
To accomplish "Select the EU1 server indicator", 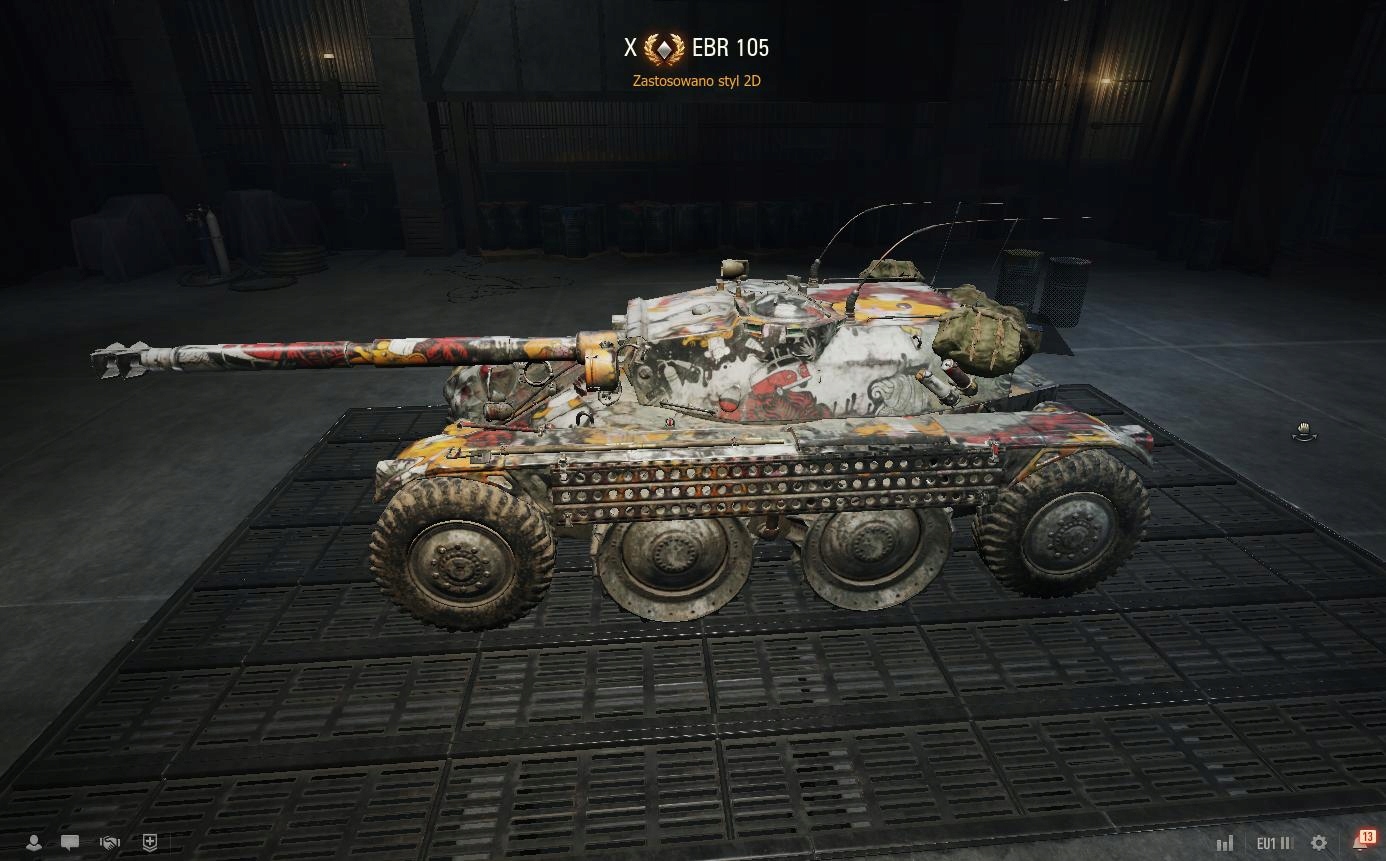I will 1273,843.
